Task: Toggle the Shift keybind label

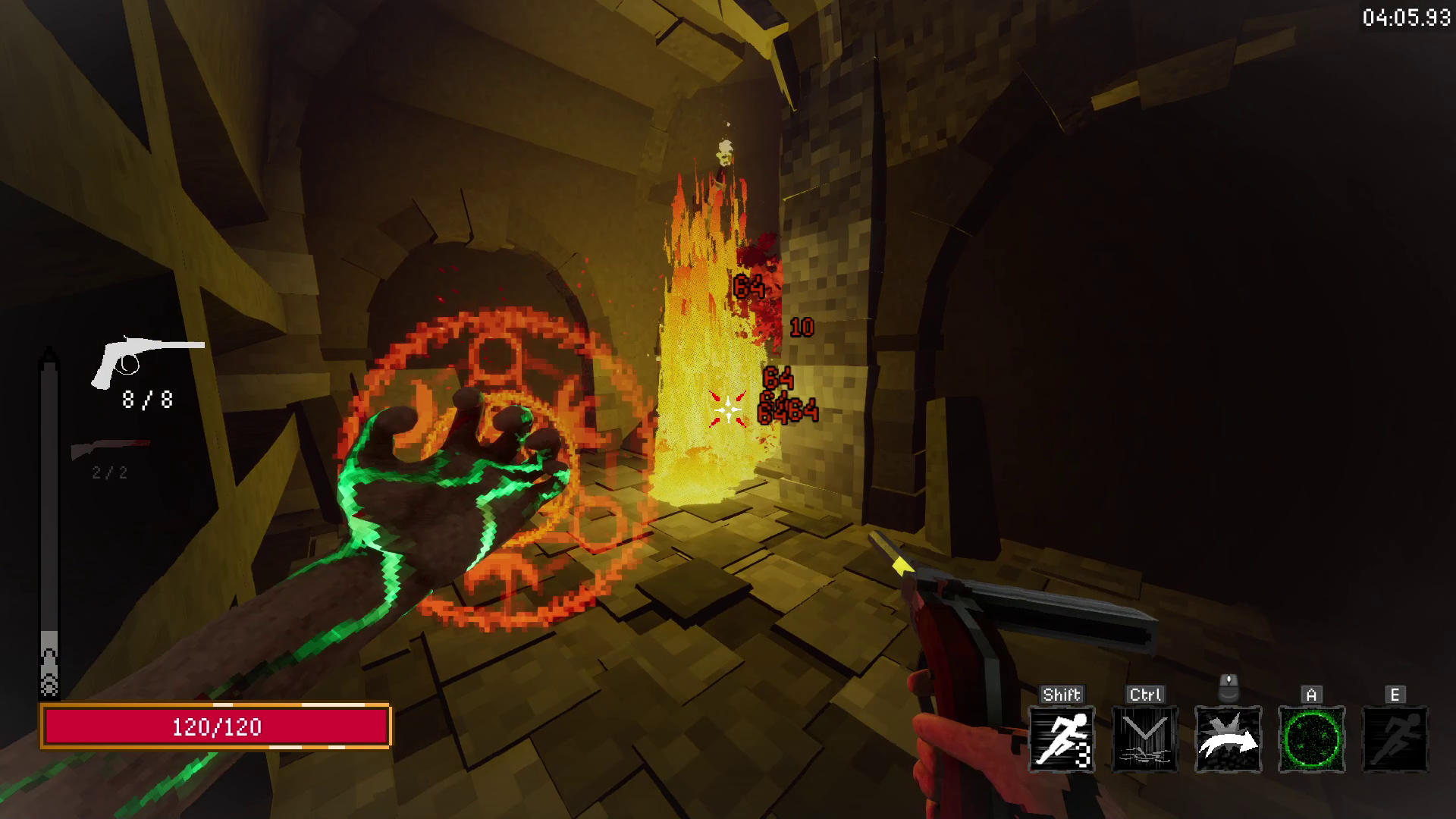Action: pos(1061,692)
